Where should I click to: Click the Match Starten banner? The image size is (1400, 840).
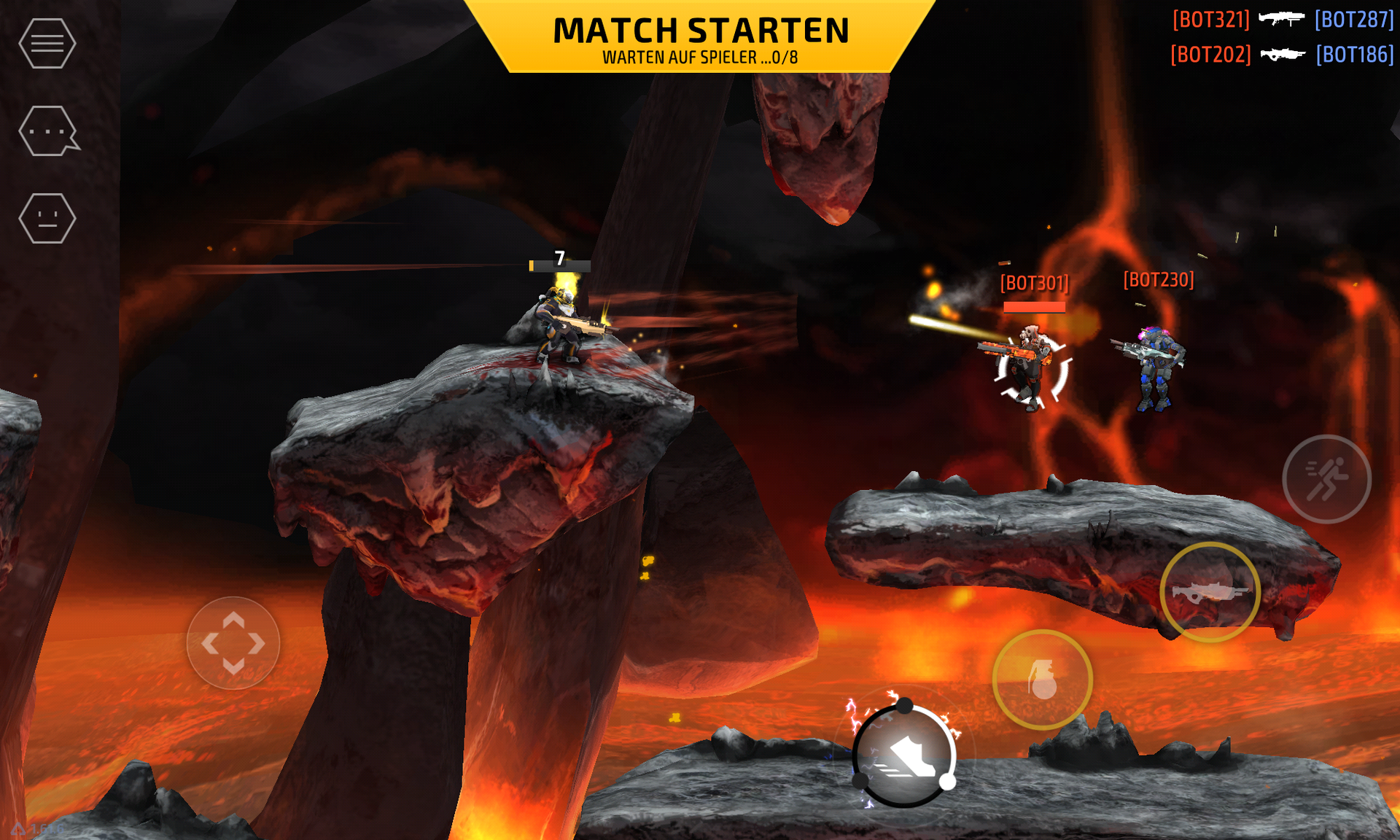700,38
